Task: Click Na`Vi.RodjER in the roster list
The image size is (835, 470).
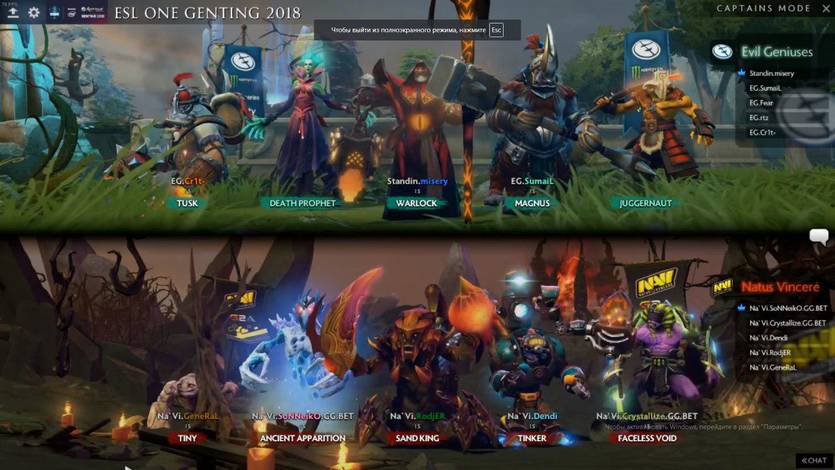Action: (x=769, y=352)
